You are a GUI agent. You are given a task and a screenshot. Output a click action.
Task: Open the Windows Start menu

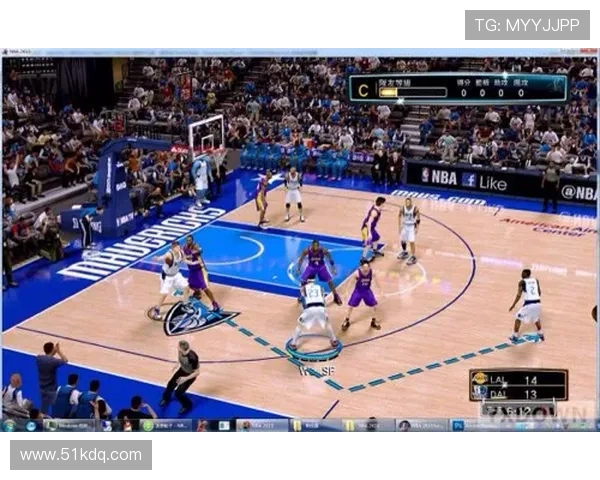pos(9,425)
